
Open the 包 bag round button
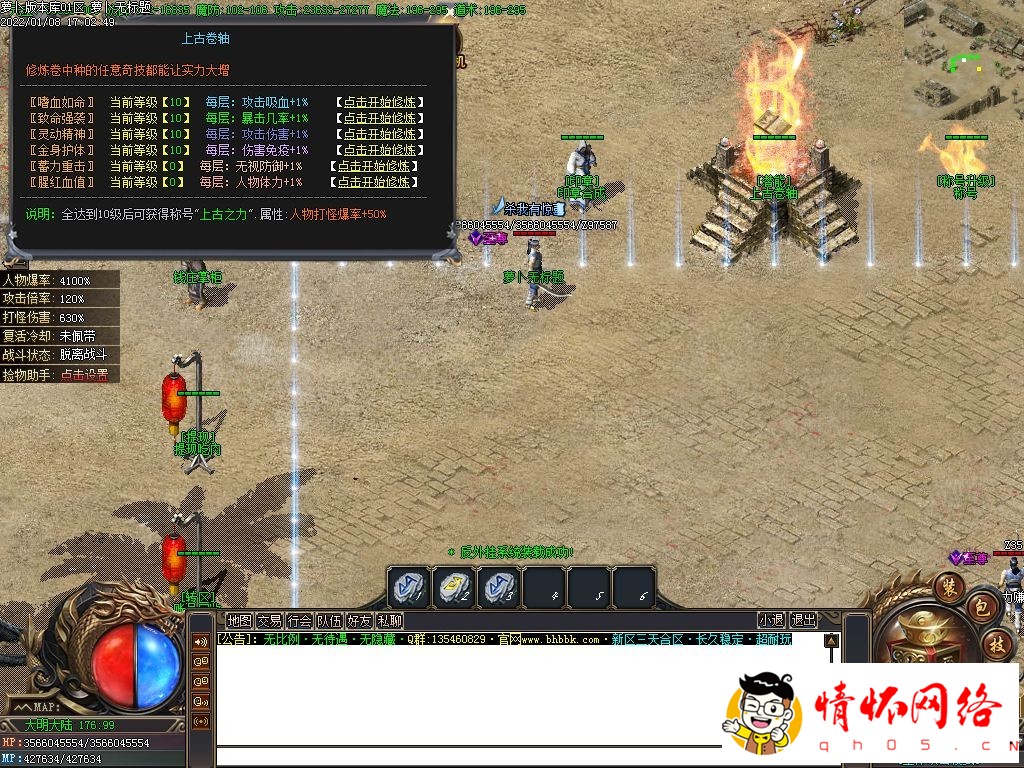983,607
